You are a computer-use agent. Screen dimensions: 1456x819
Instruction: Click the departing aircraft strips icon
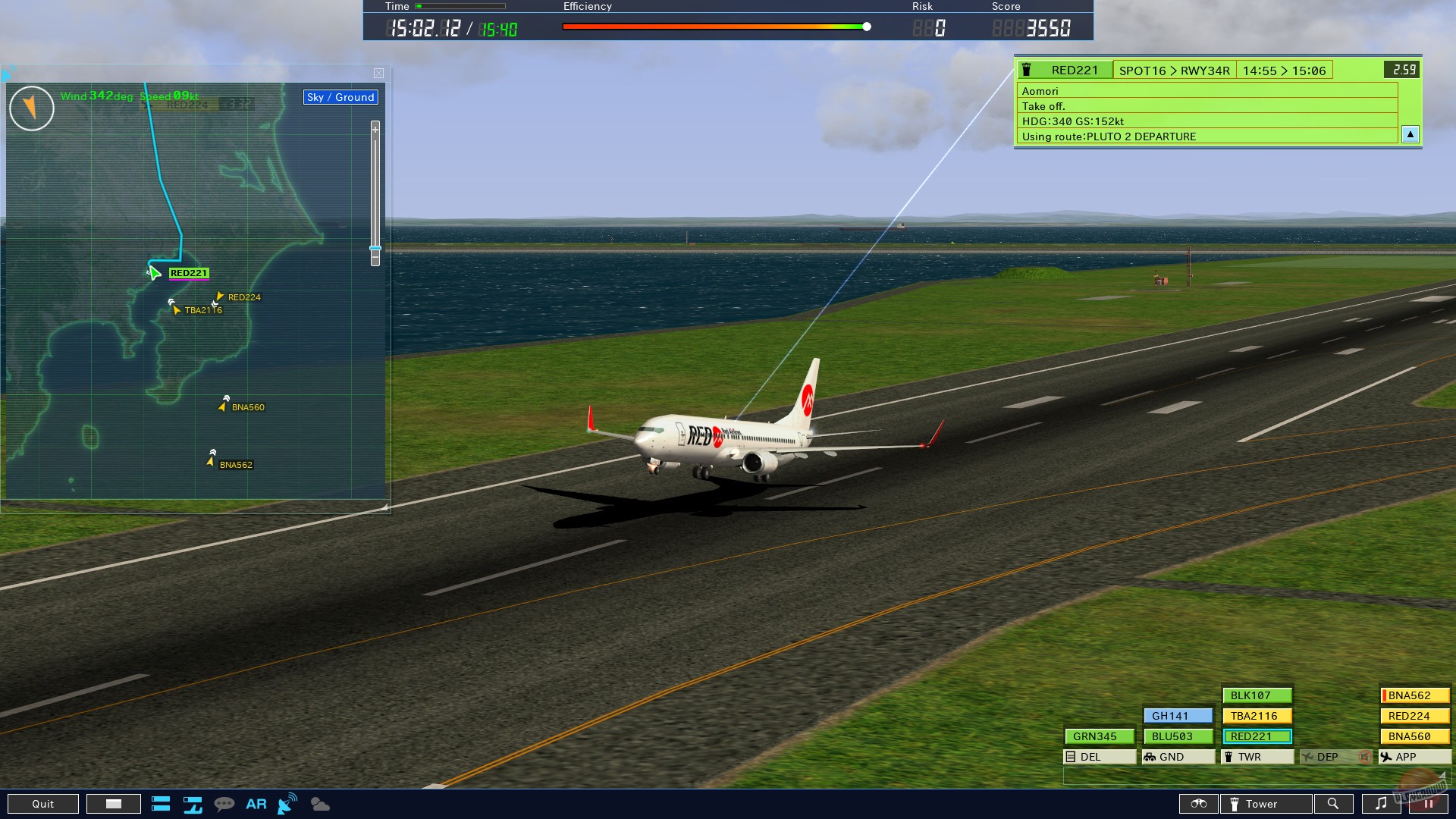[x=193, y=805]
